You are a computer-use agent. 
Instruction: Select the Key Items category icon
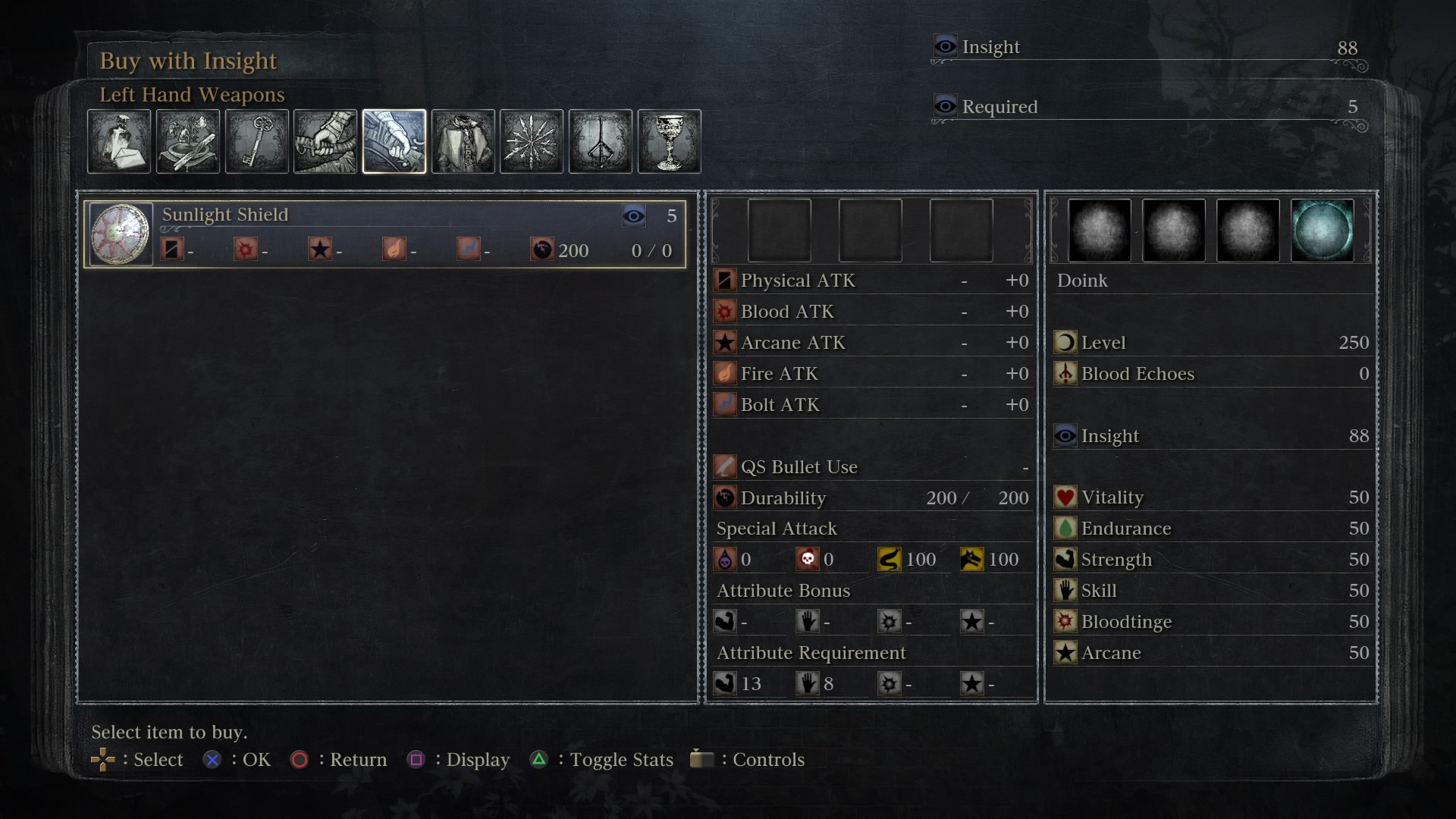click(256, 141)
